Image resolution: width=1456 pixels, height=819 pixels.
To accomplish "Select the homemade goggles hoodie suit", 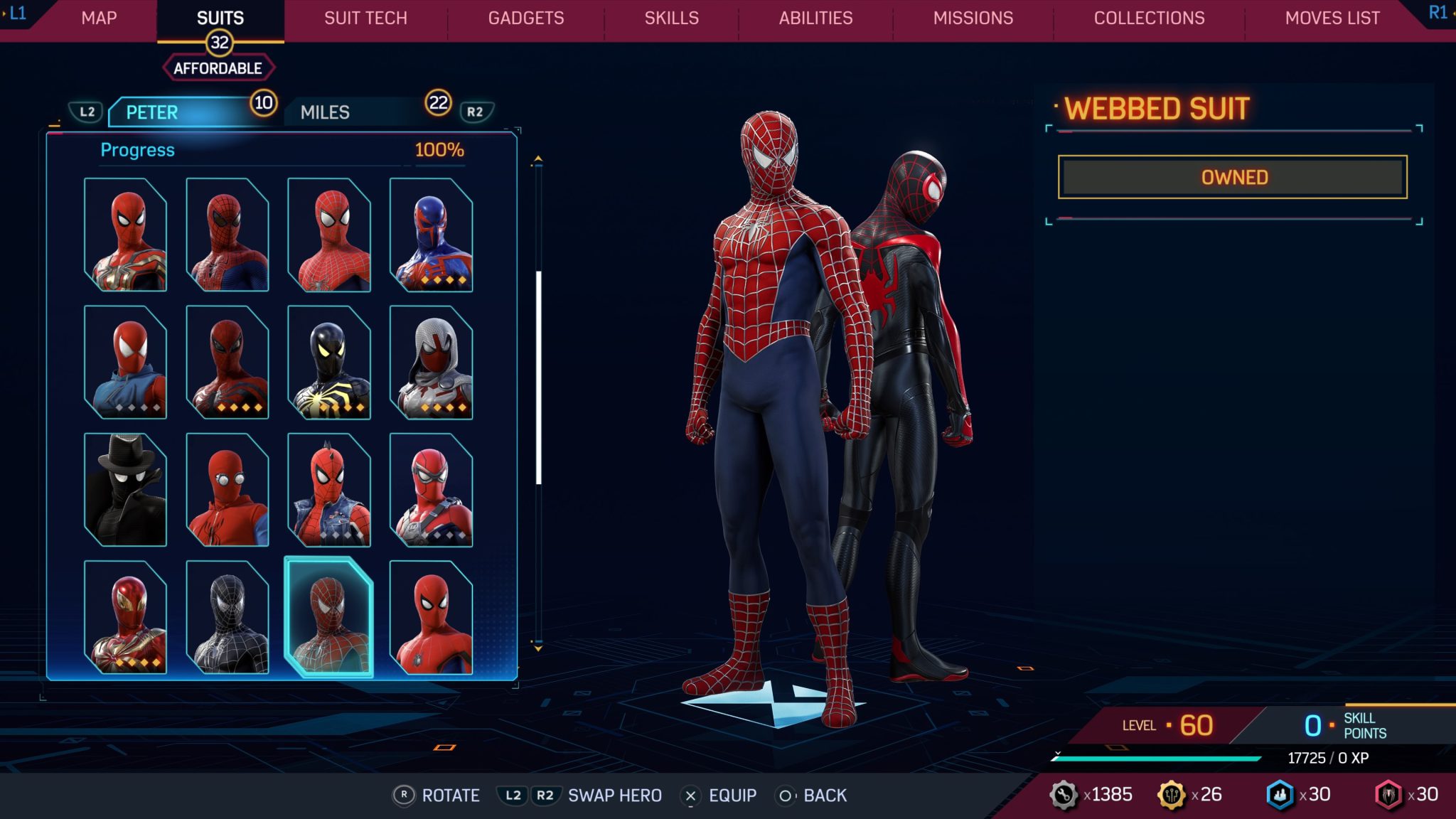I will point(227,490).
